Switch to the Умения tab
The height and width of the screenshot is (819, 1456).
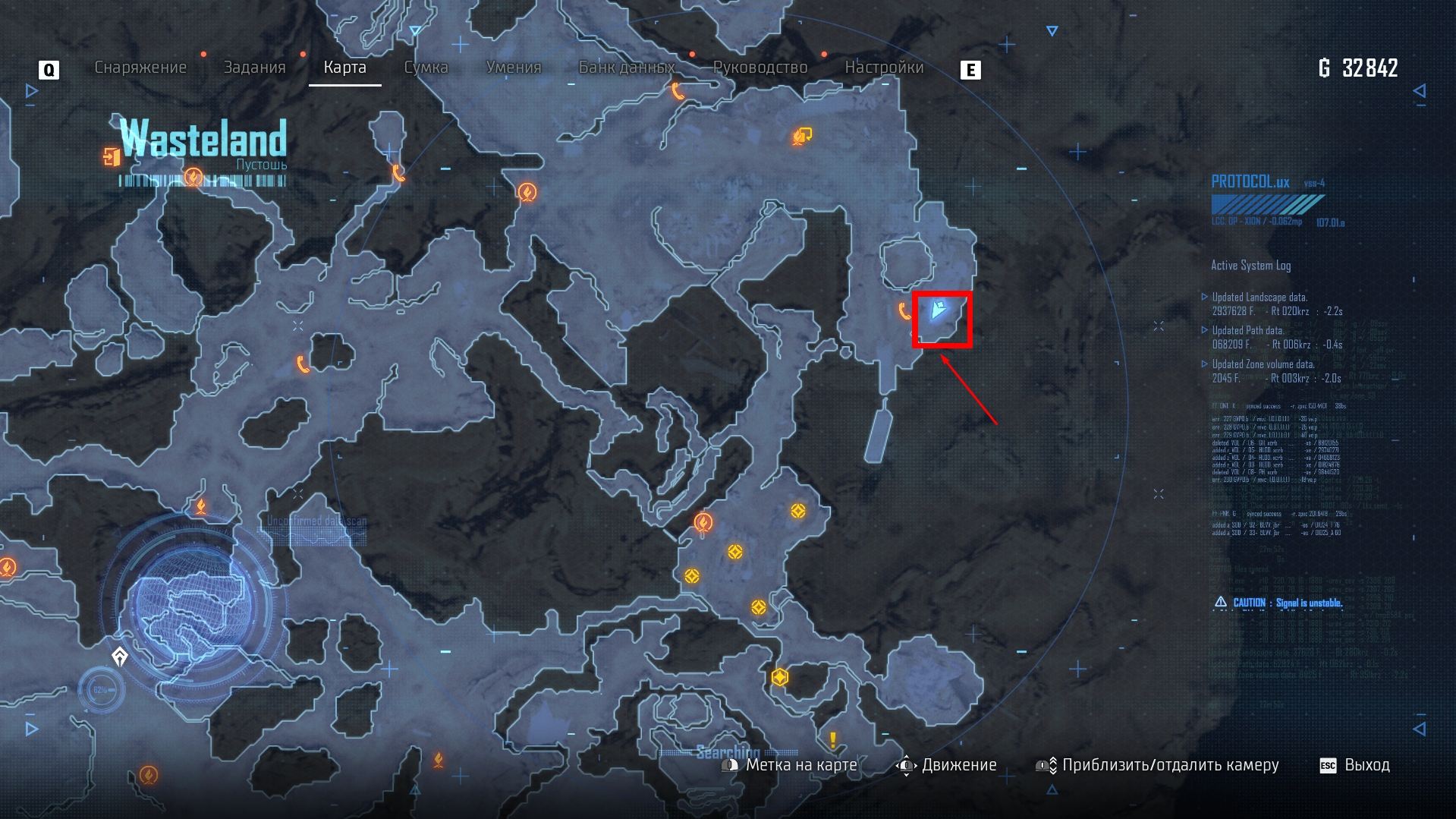click(514, 68)
